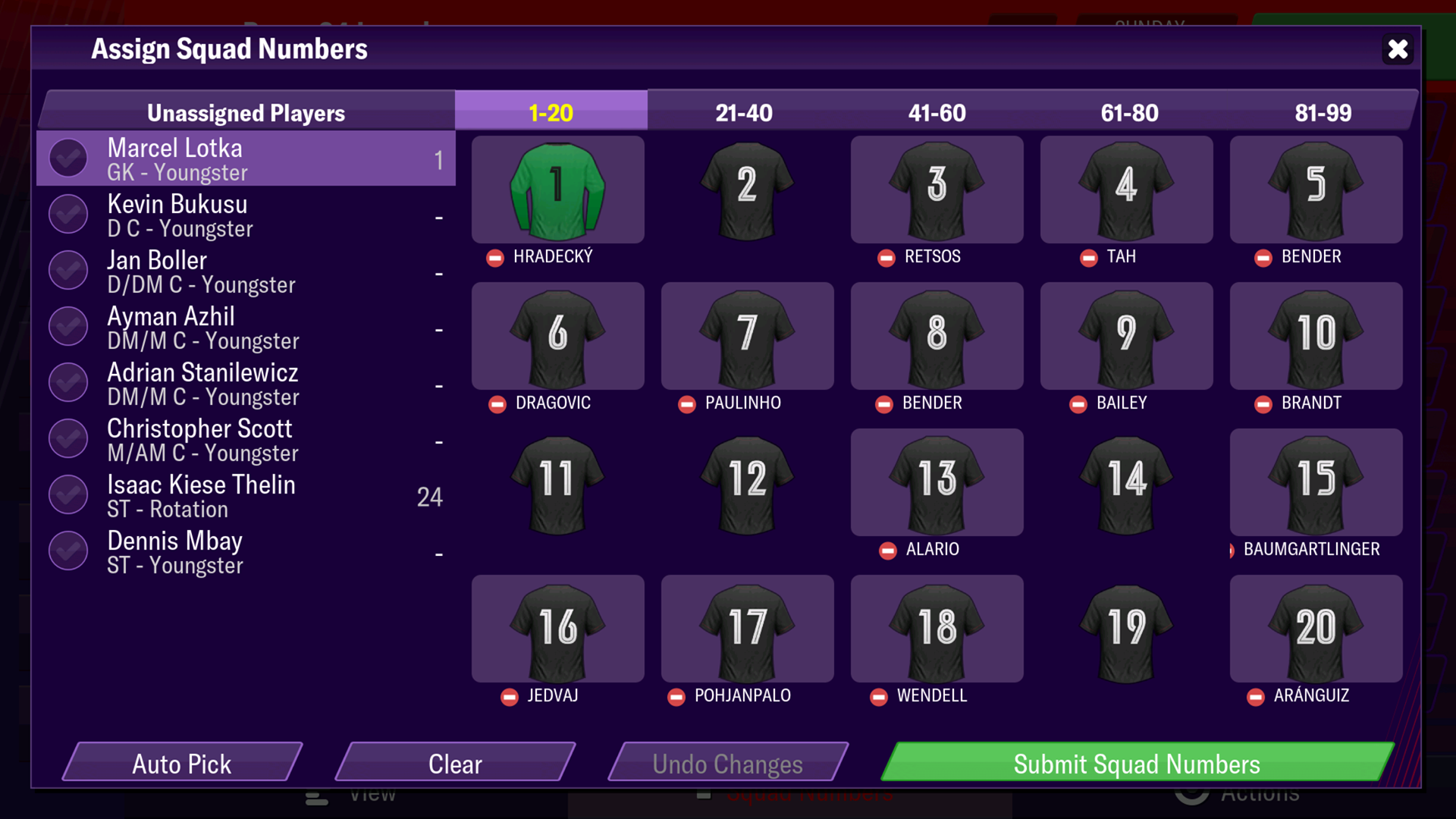This screenshot has width=1456, height=819.
Task: Select Brandt's number 10 shirt
Action: click(x=1316, y=336)
